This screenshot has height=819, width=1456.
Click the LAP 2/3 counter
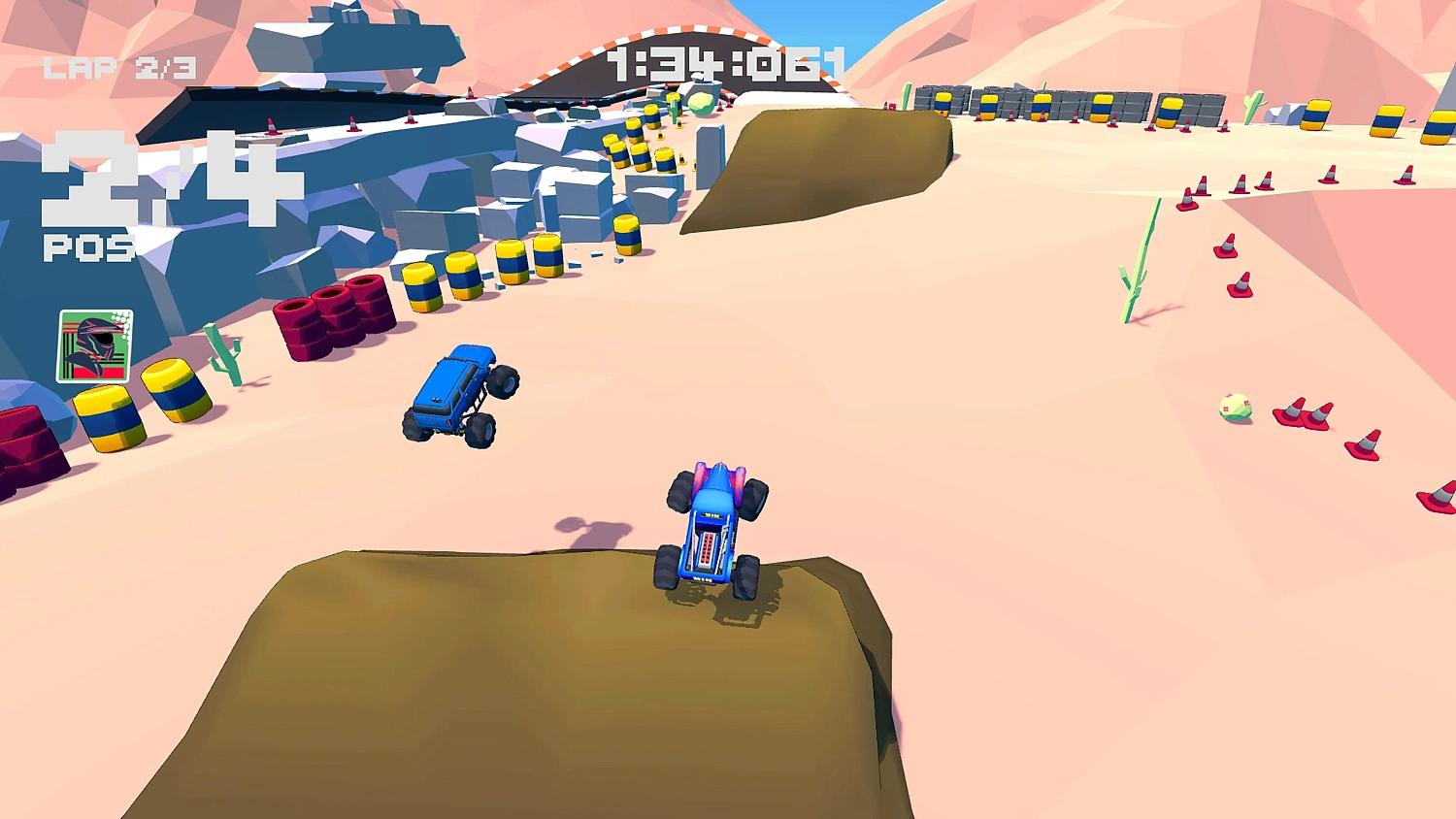(118, 66)
